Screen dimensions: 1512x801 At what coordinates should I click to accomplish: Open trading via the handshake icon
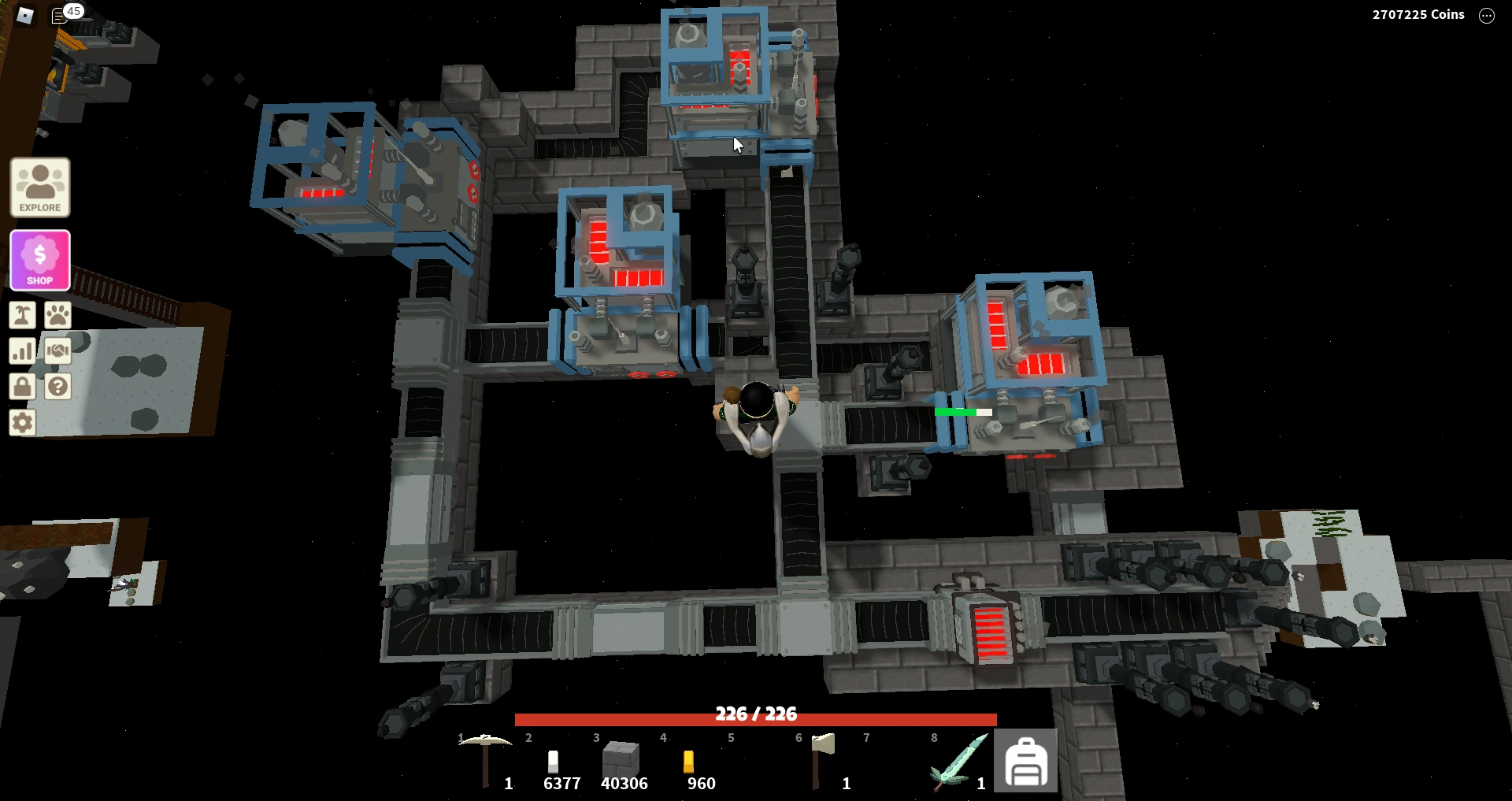(x=60, y=351)
